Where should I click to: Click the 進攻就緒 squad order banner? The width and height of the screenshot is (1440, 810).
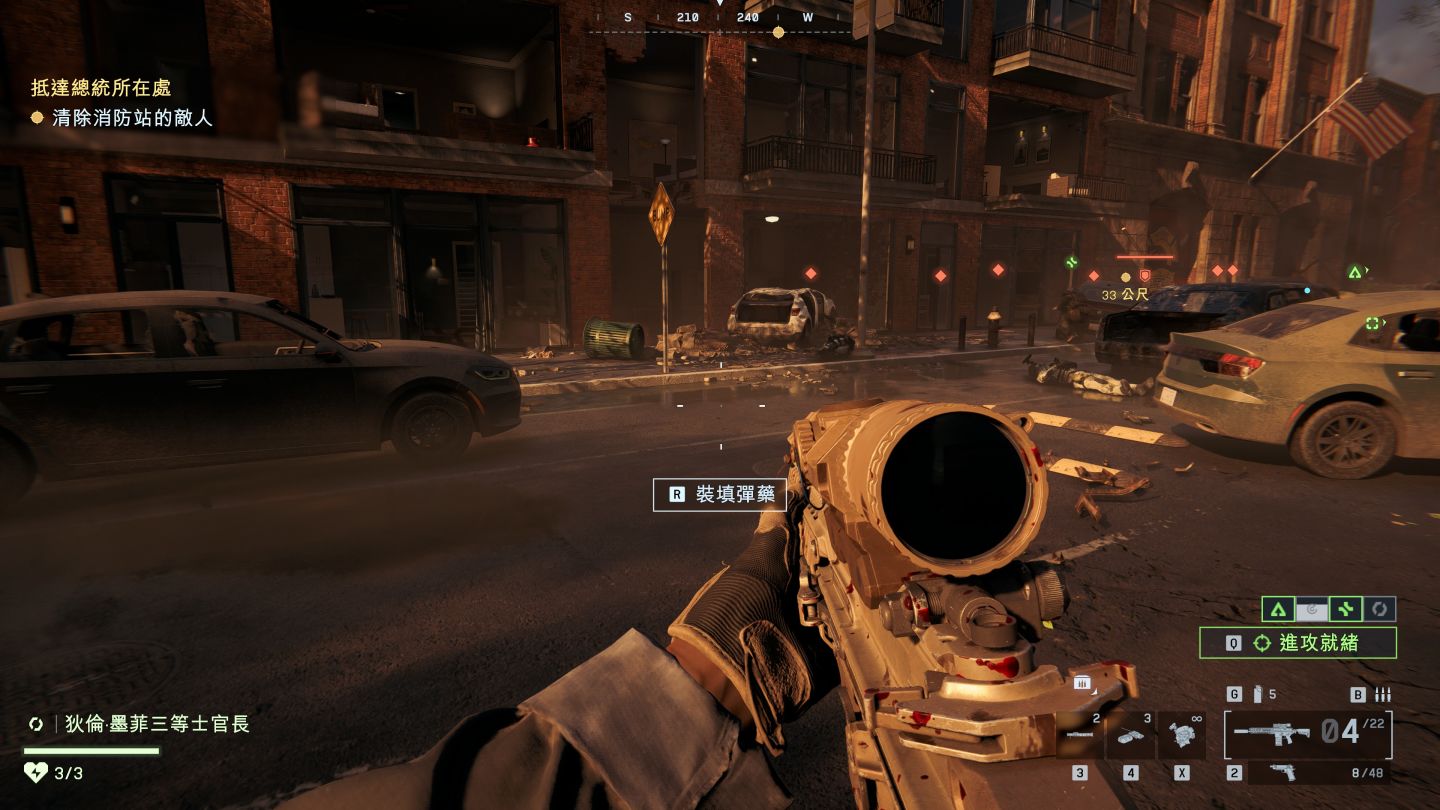tap(1298, 643)
